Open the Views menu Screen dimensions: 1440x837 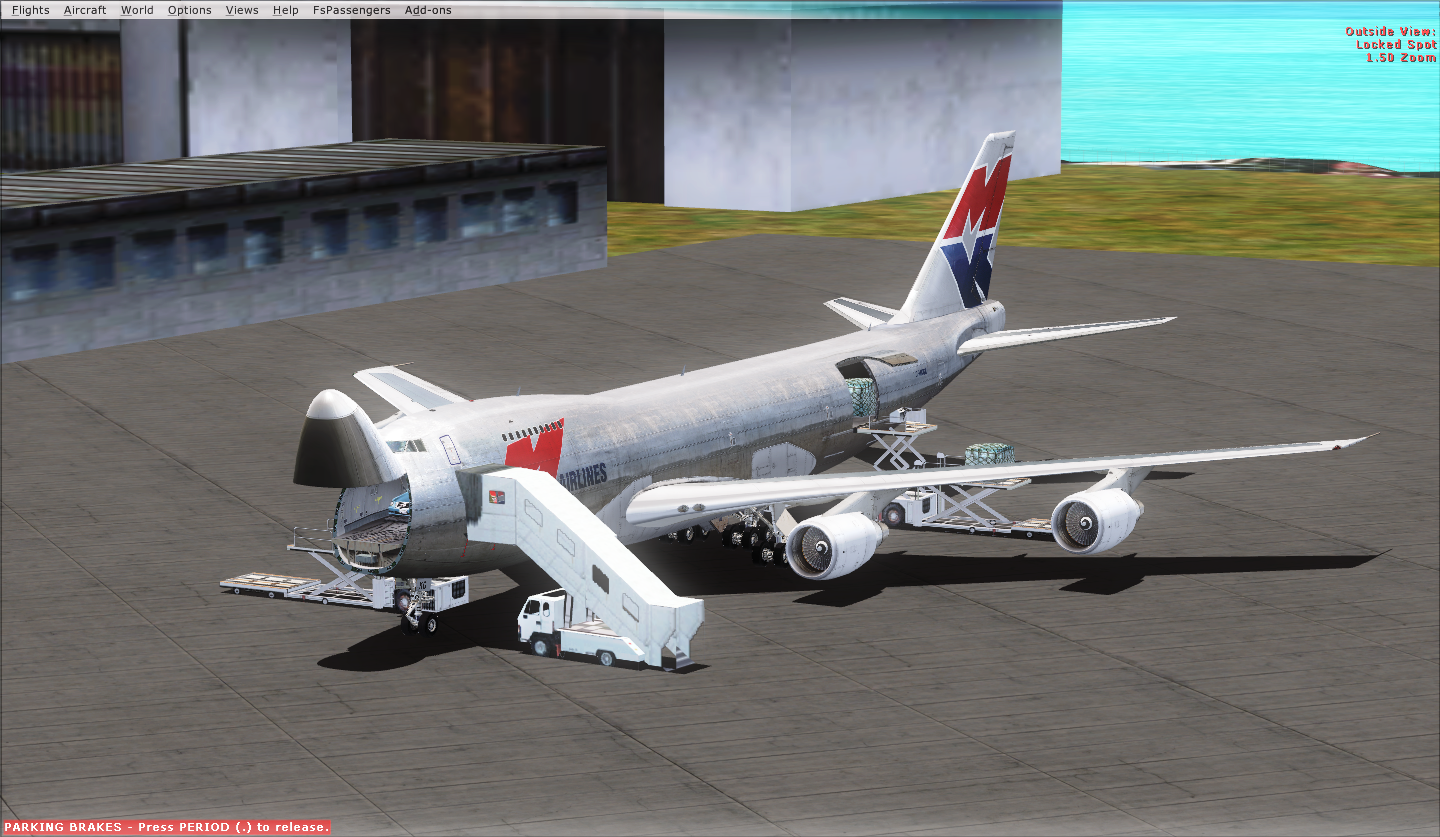coord(241,10)
